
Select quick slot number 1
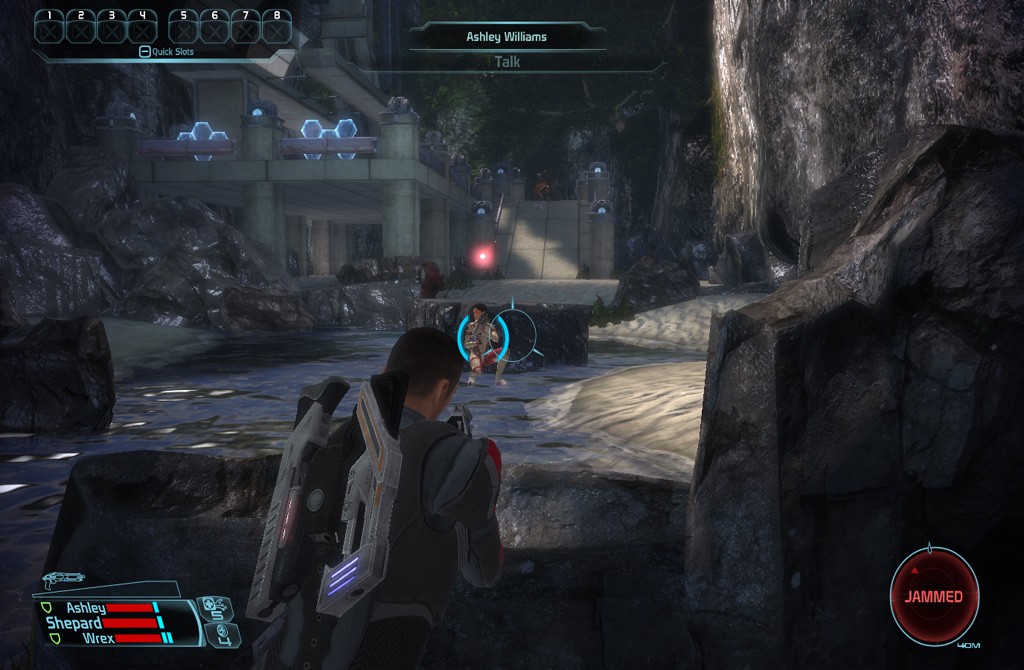click(49, 26)
